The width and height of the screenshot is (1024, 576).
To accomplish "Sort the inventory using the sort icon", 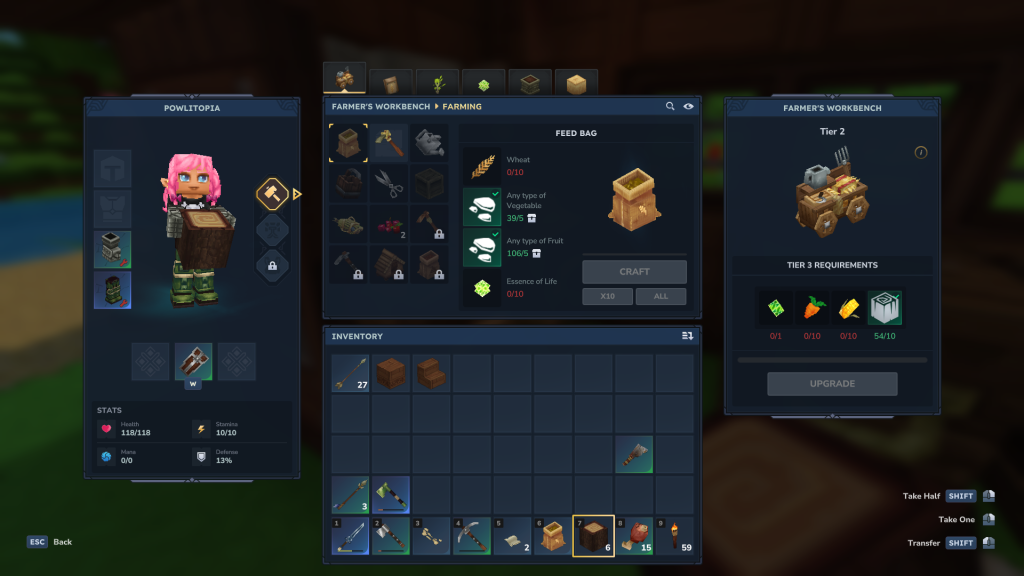I will (x=687, y=336).
